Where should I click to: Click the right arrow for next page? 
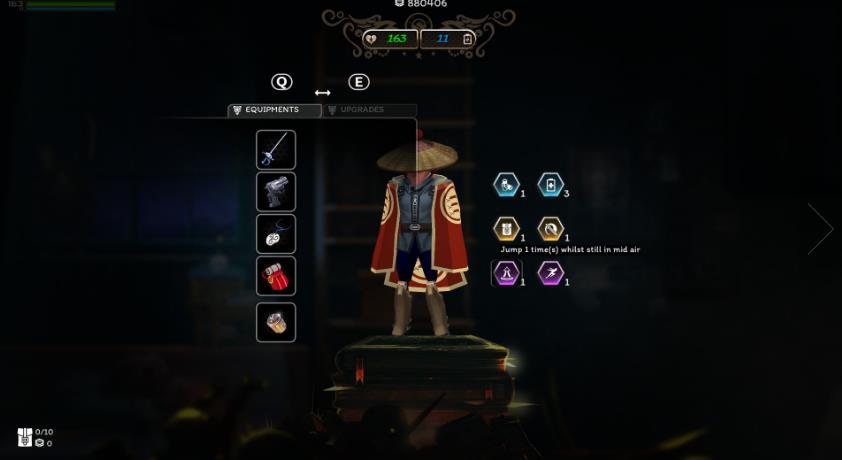[x=821, y=229]
